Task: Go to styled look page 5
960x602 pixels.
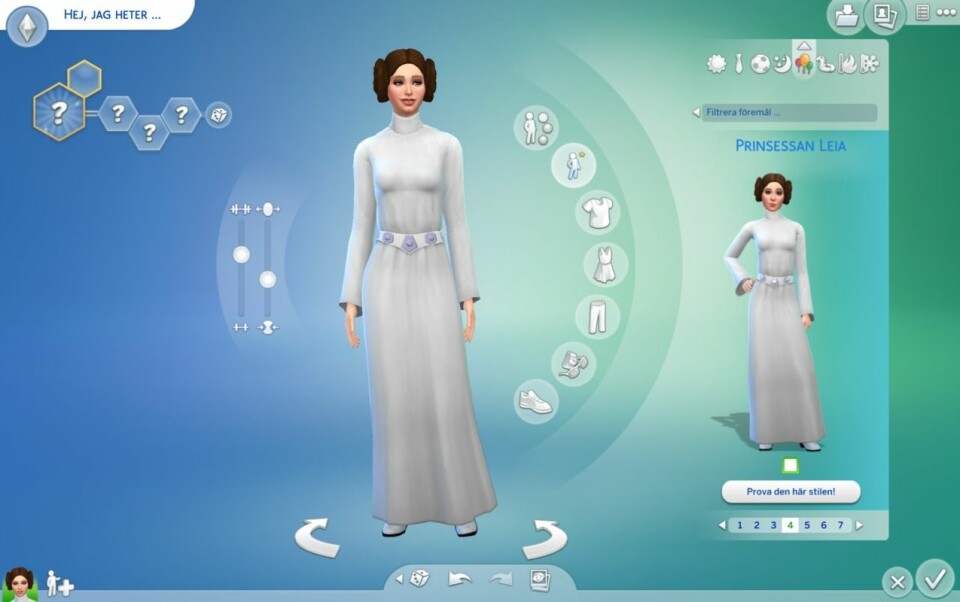Action: (x=807, y=525)
